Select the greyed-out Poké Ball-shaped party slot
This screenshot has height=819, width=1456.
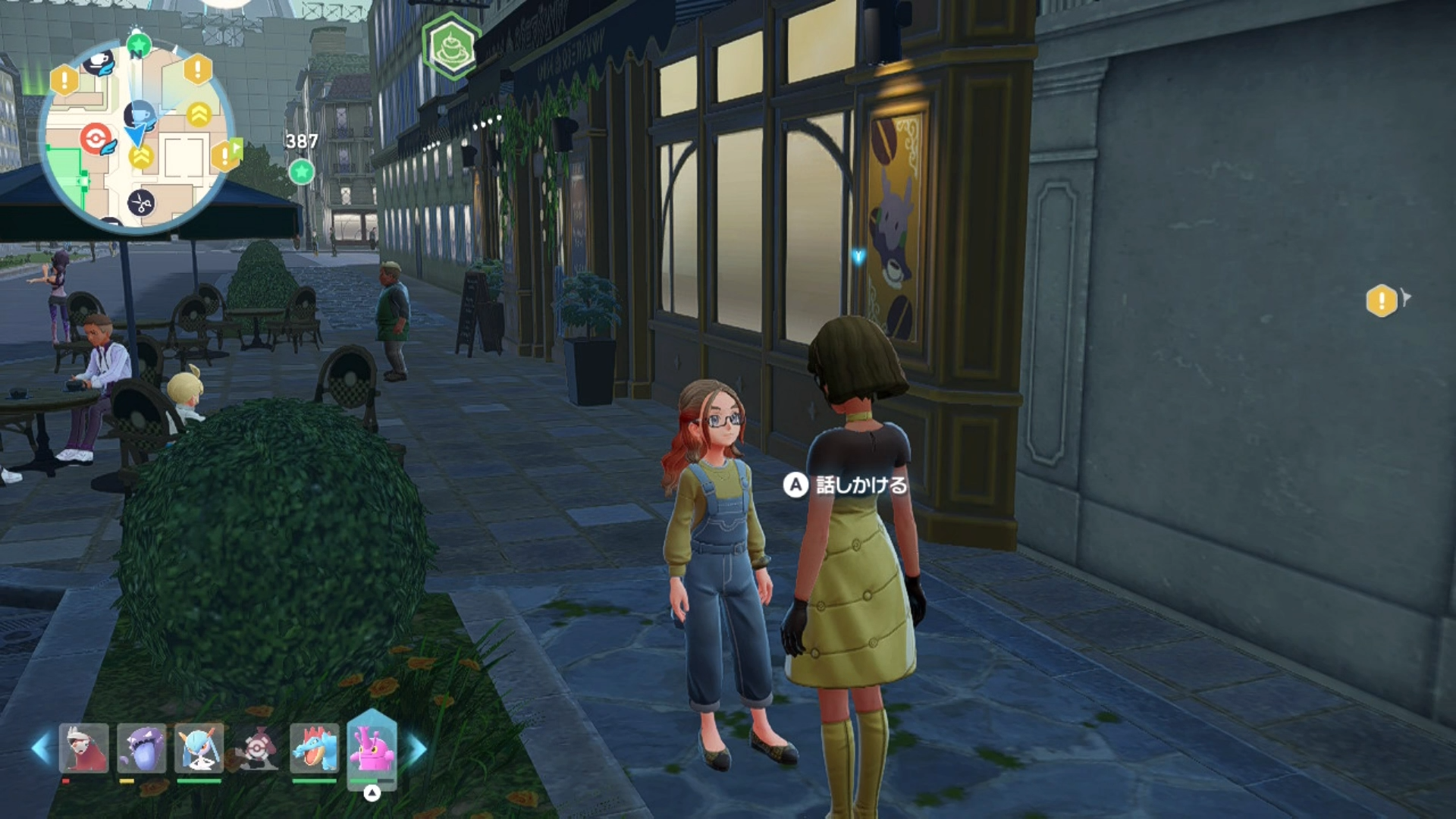click(257, 748)
